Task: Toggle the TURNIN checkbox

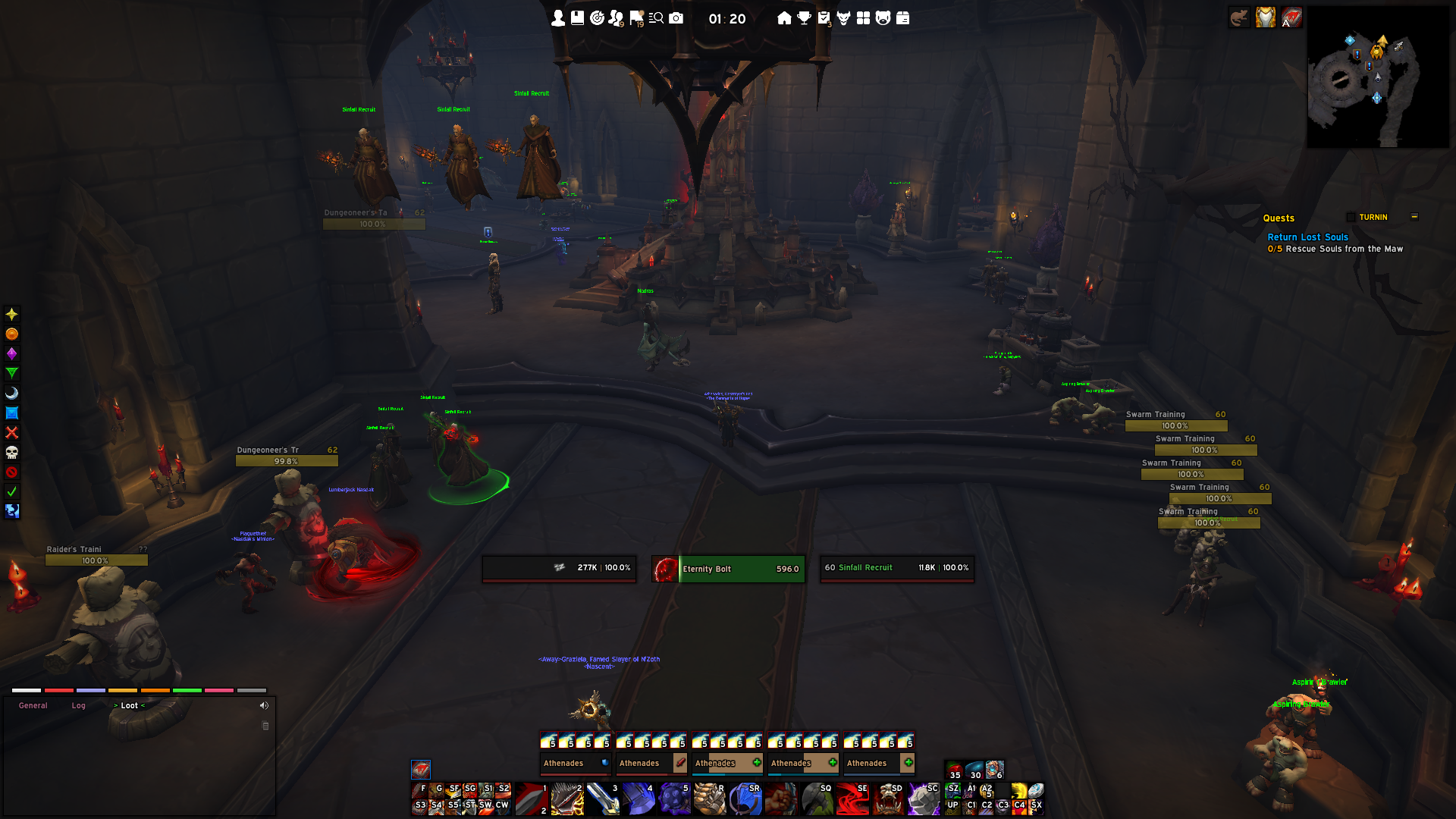Action: pyautogui.click(x=1351, y=218)
